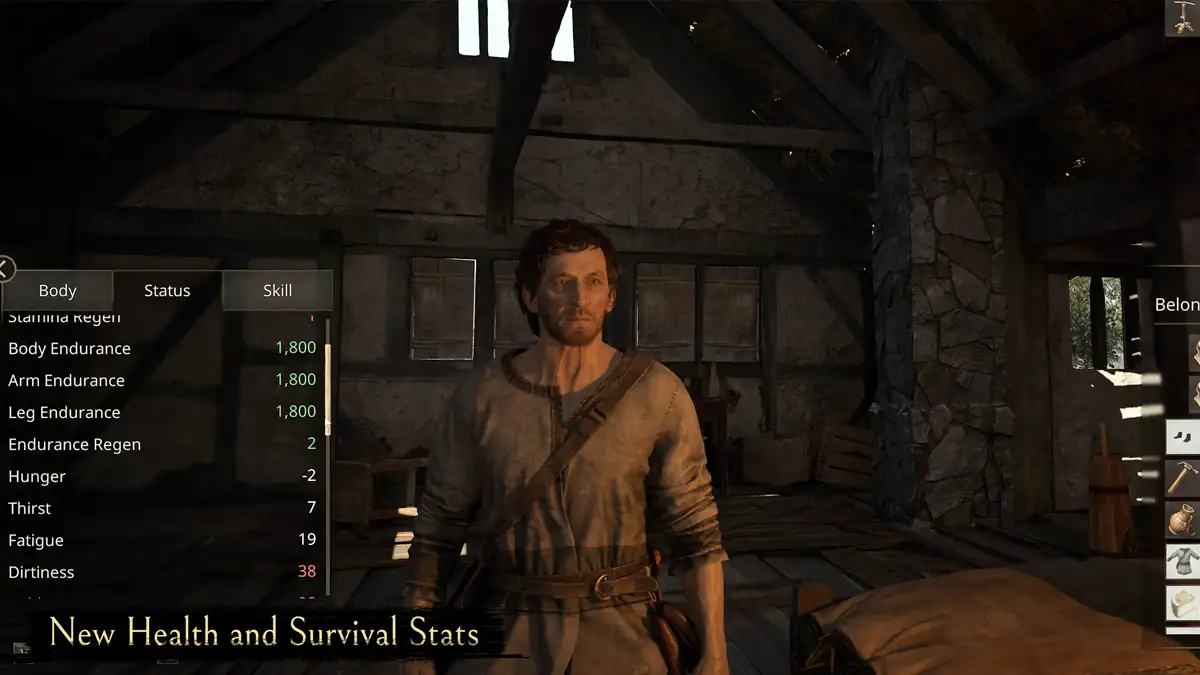This screenshot has width=1200, height=675.
Task: Select the tunic shirt inventory slot
Action: pyautogui.click(x=1182, y=562)
